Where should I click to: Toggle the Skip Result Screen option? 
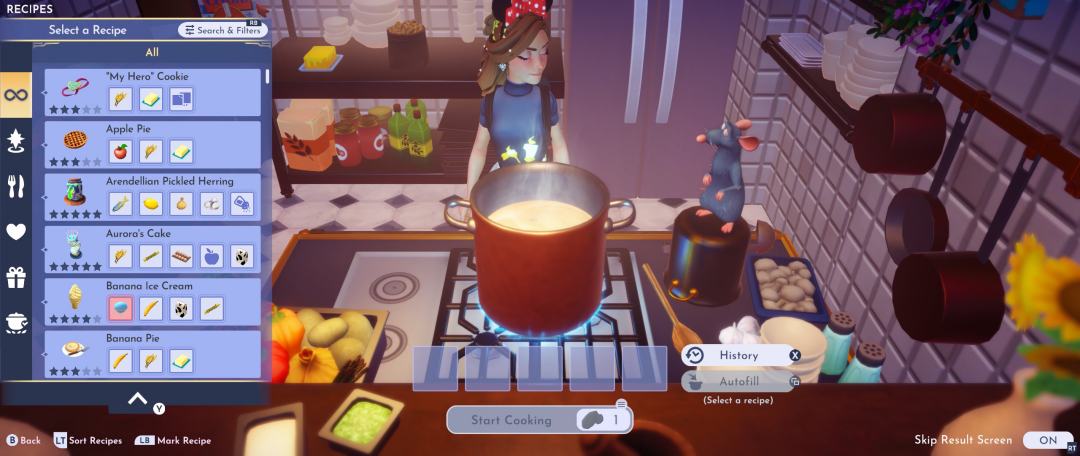(1047, 440)
